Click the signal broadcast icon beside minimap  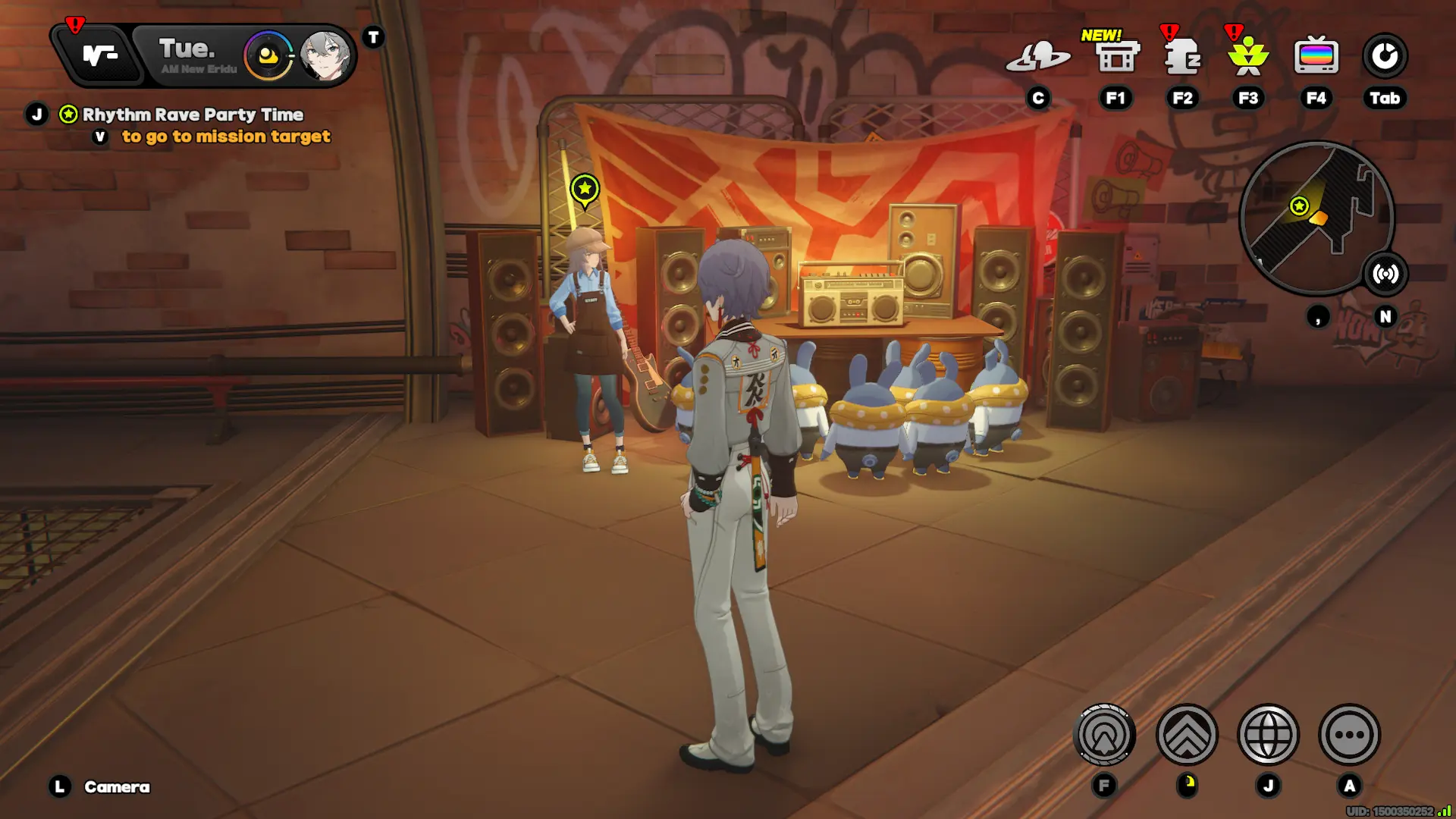[x=1385, y=274]
